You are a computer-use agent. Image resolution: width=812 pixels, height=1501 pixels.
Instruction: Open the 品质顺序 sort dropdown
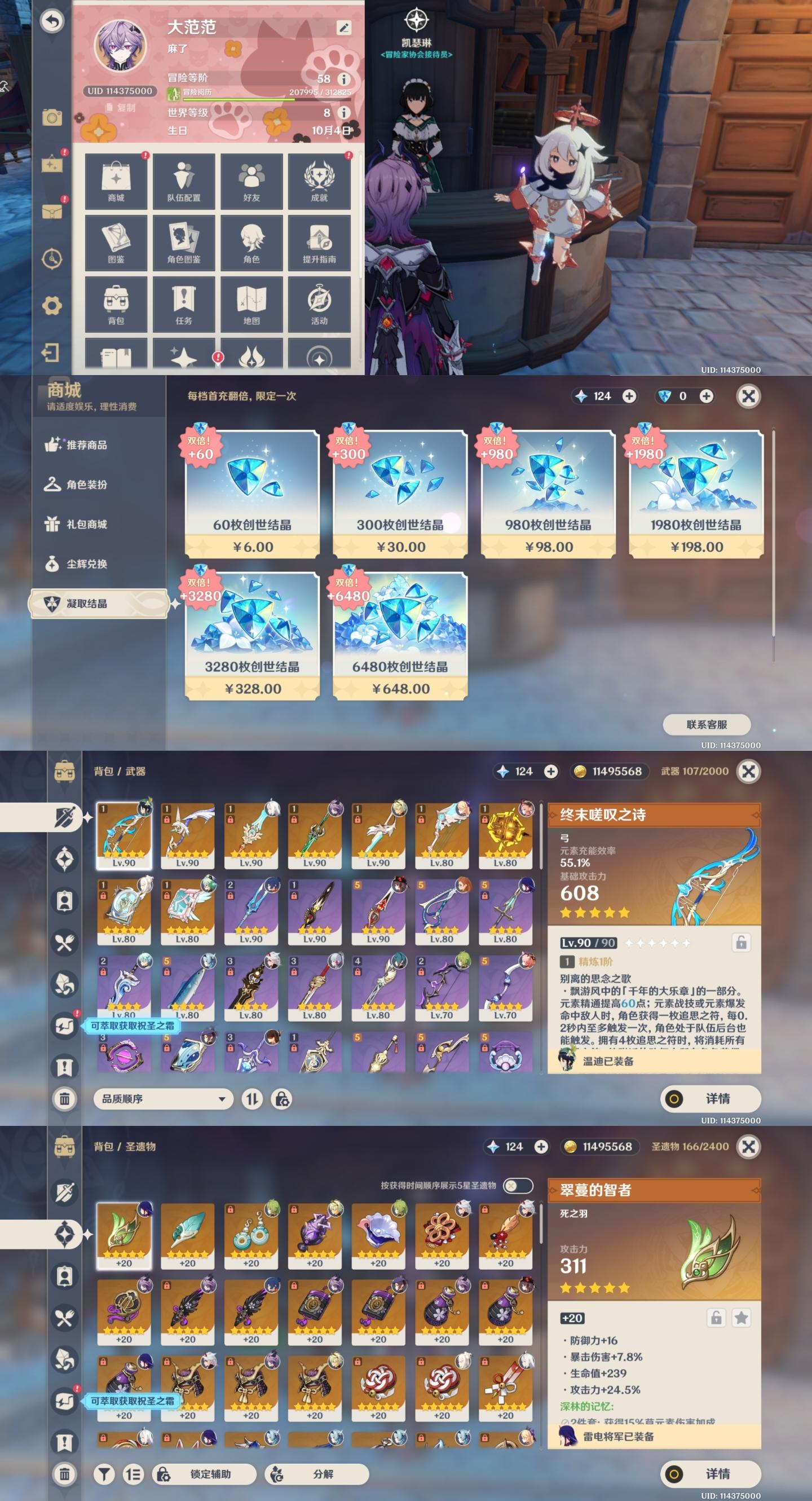pyautogui.click(x=163, y=1099)
